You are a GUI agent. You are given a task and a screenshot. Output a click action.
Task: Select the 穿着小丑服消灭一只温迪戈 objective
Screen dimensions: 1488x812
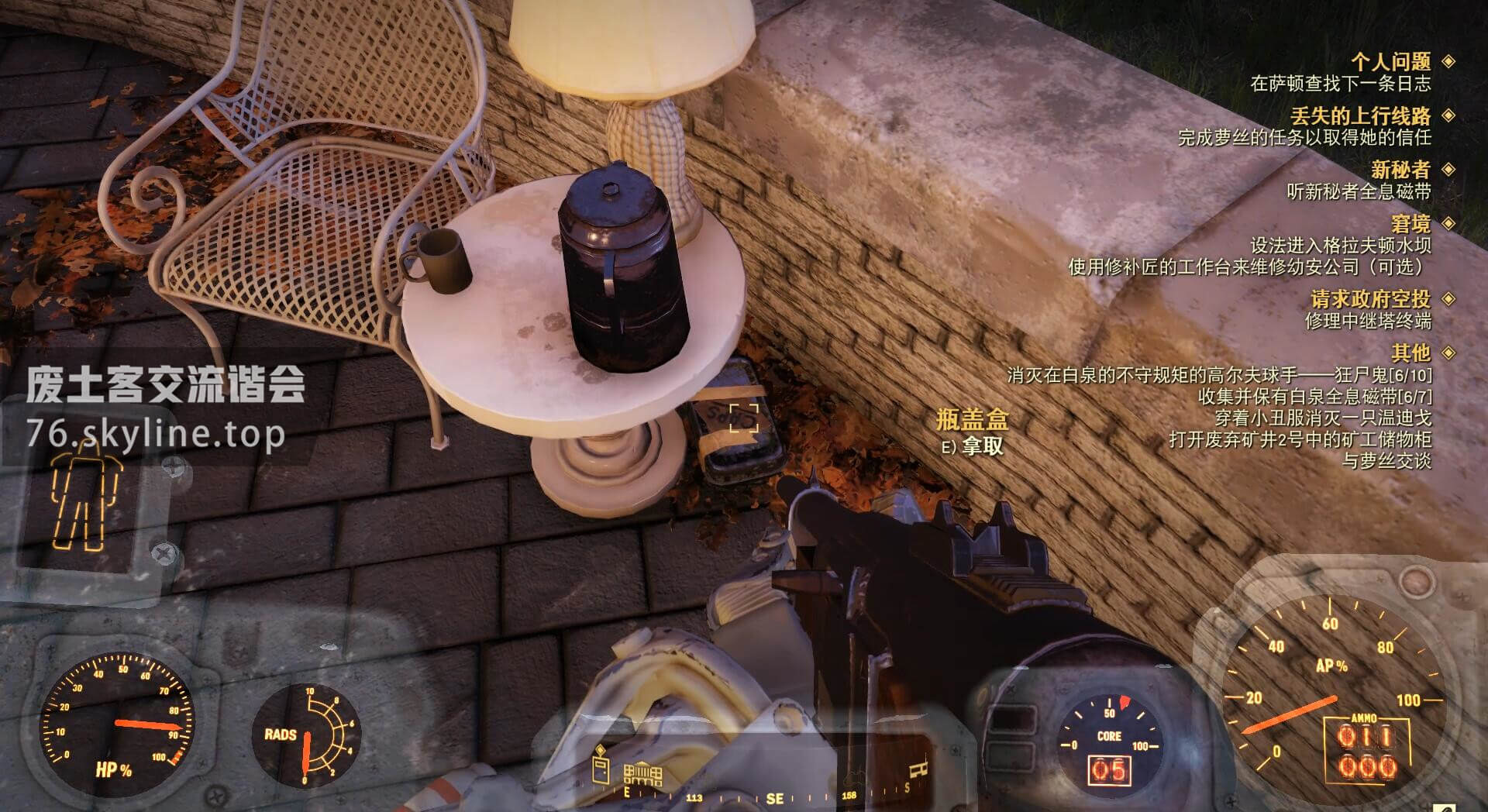1322,418
